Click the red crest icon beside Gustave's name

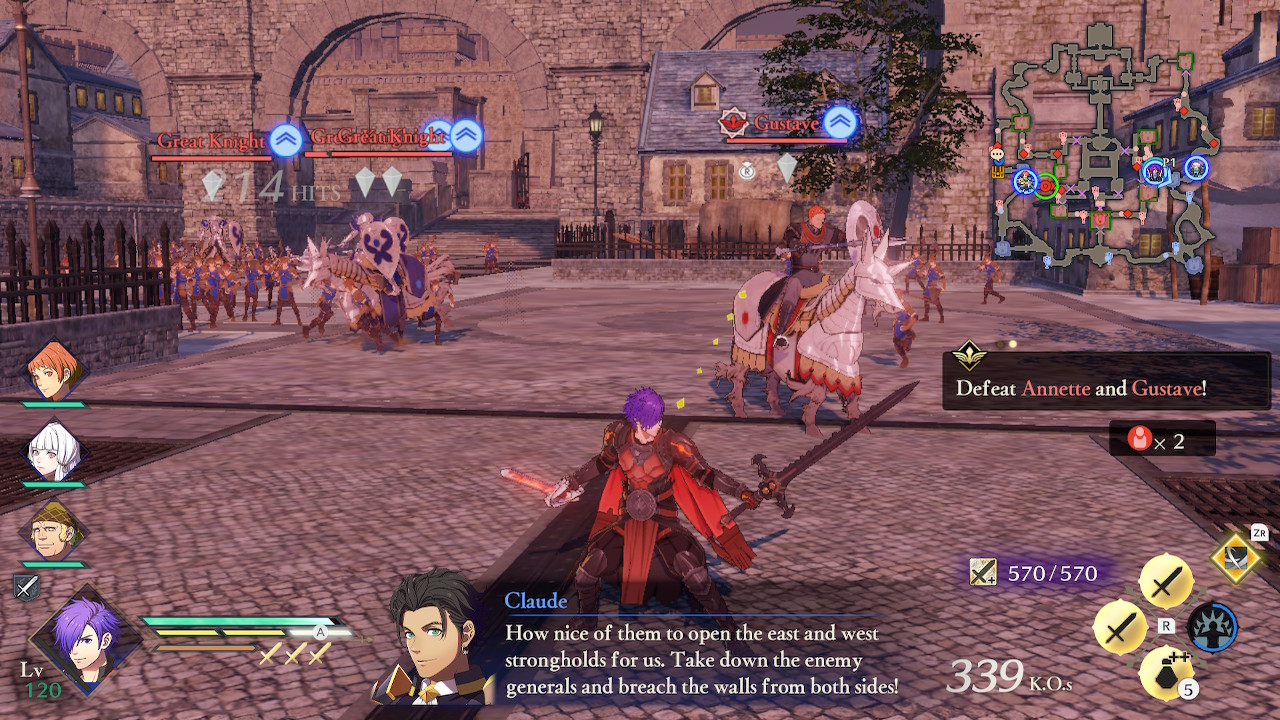pyautogui.click(x=733, y=120)
